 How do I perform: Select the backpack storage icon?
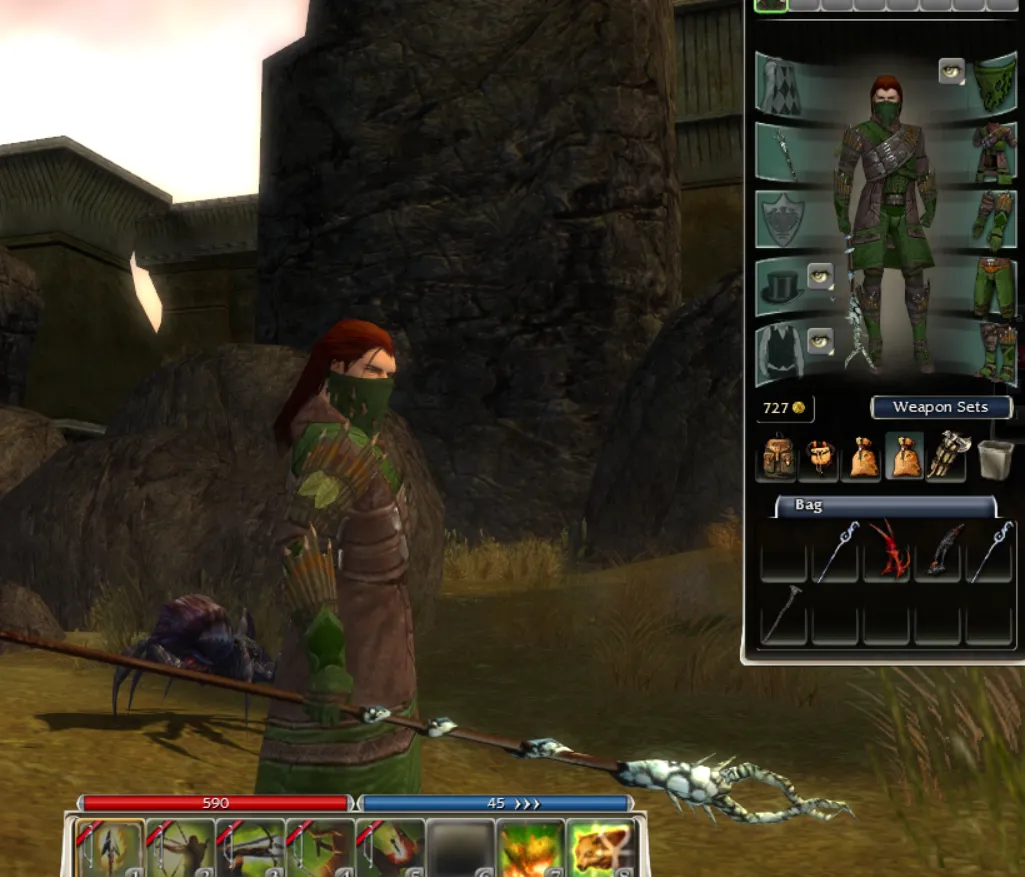click(x=776, y=456)
